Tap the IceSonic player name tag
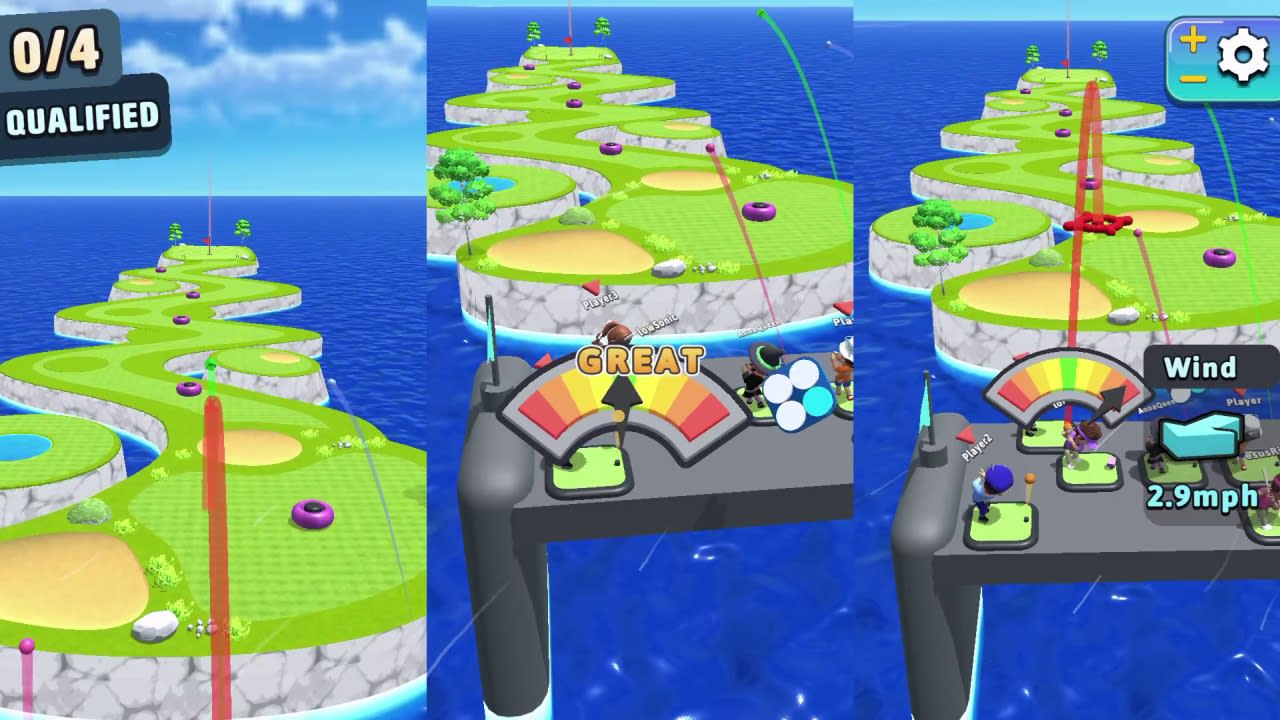Screen dimensions: 1280x720 click(x=656, y=326)
